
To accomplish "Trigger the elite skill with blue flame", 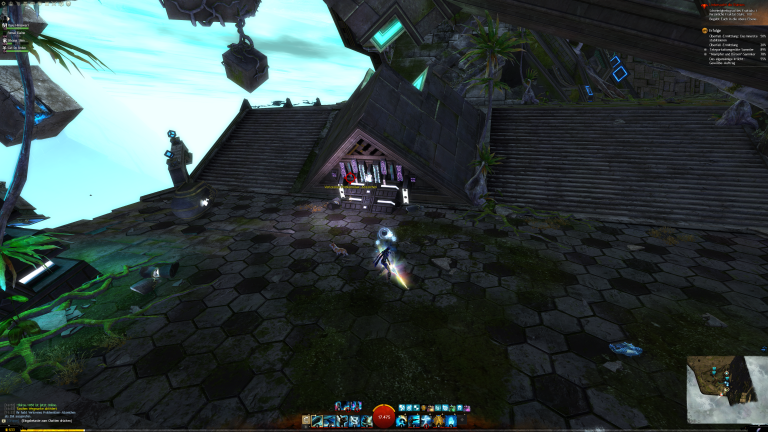I will click(x=451, y=421).
